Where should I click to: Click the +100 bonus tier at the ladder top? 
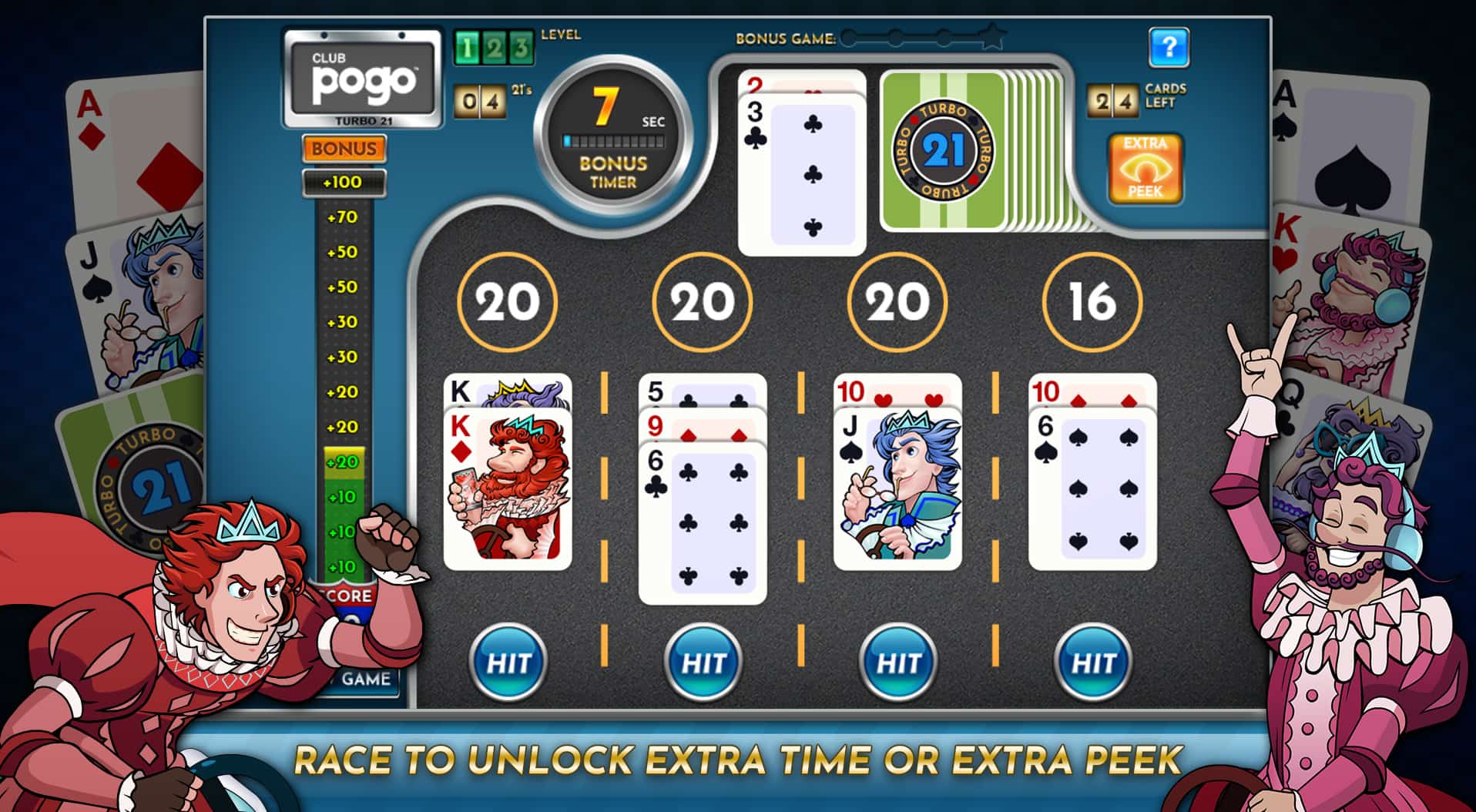pyautogui.click(x=344, y=182)
